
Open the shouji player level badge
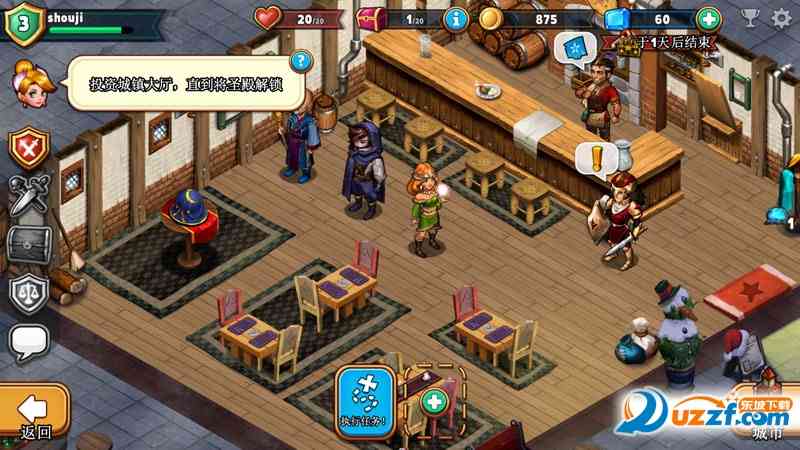[24, 24]
